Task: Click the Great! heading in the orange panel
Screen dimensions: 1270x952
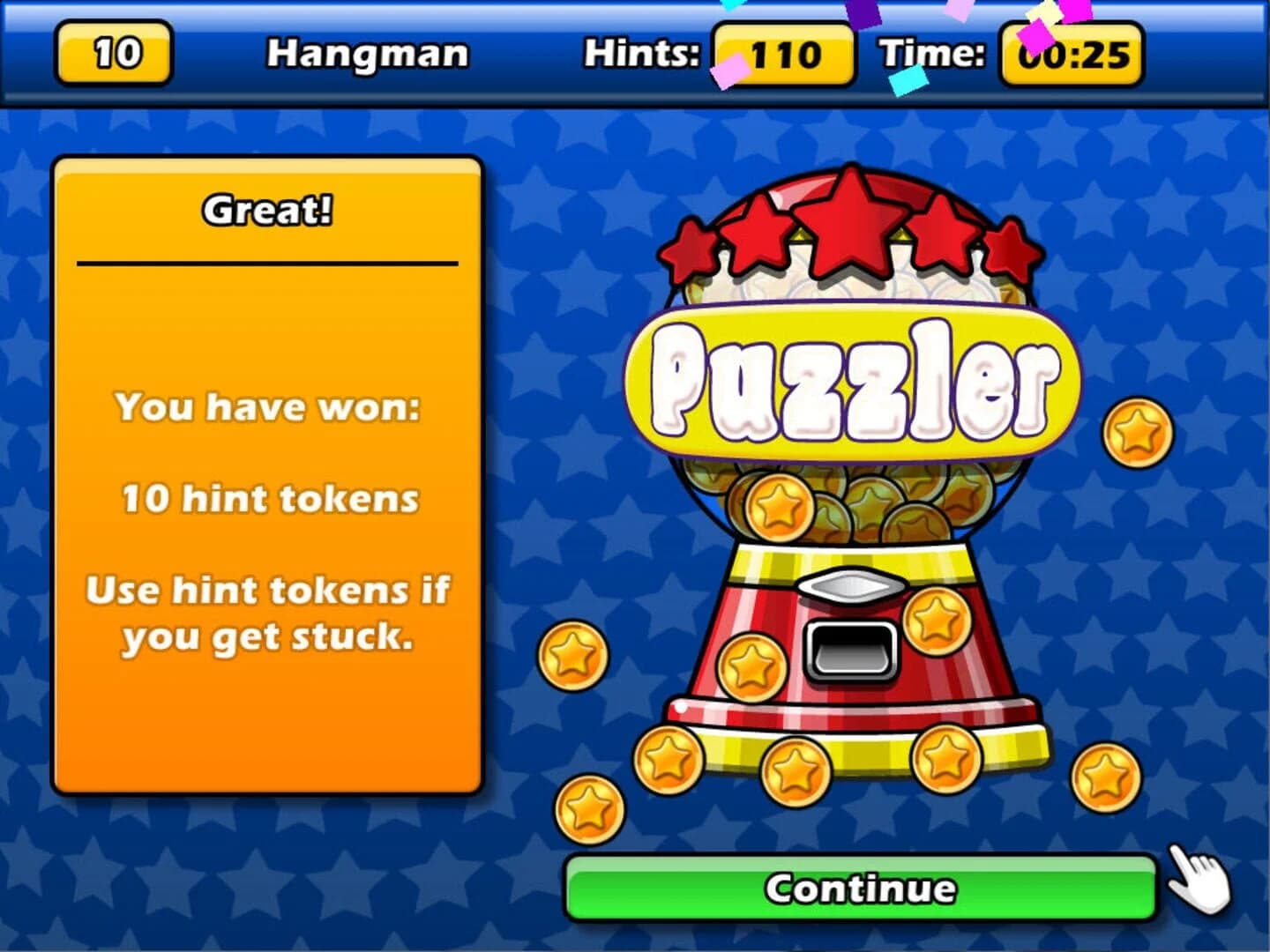Action: coord(267,210)
